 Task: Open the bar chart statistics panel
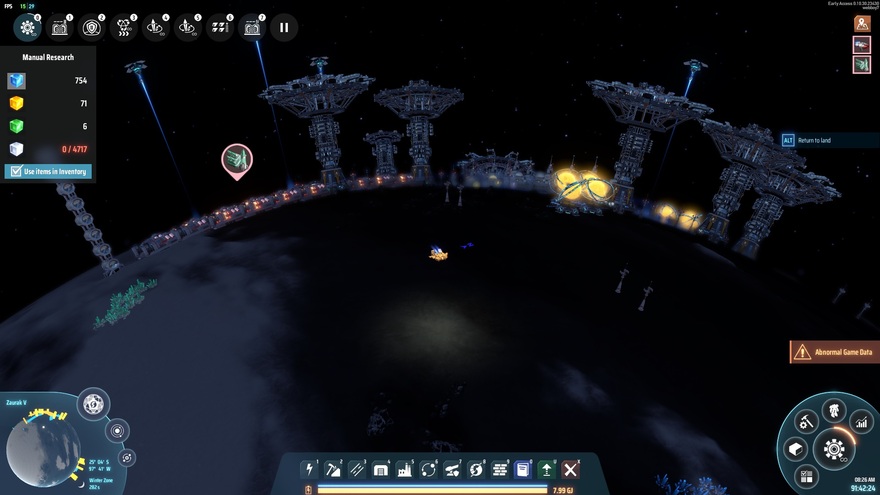[x=859, y=422]
